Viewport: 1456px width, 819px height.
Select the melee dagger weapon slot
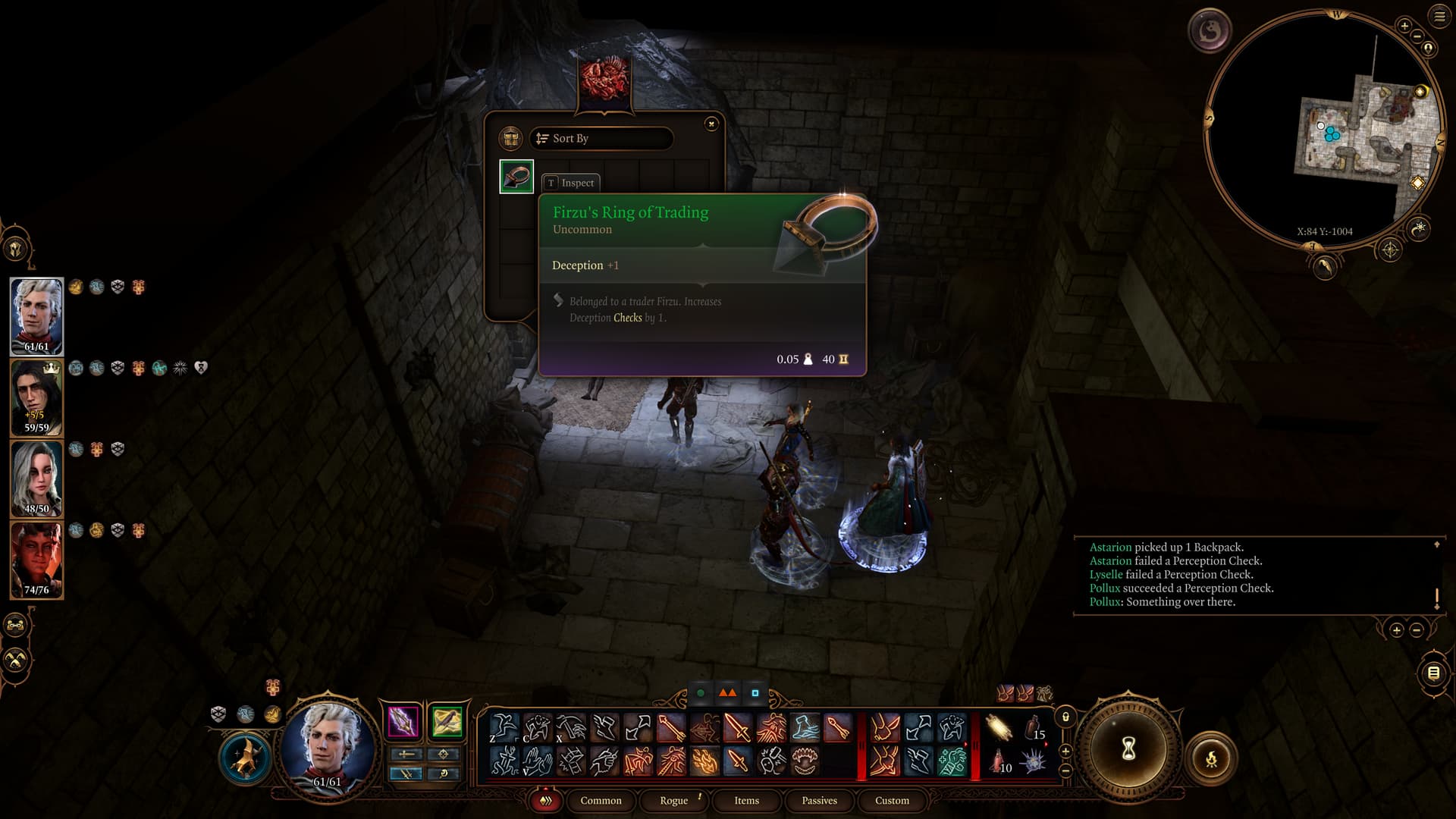(x=403, y=721)
